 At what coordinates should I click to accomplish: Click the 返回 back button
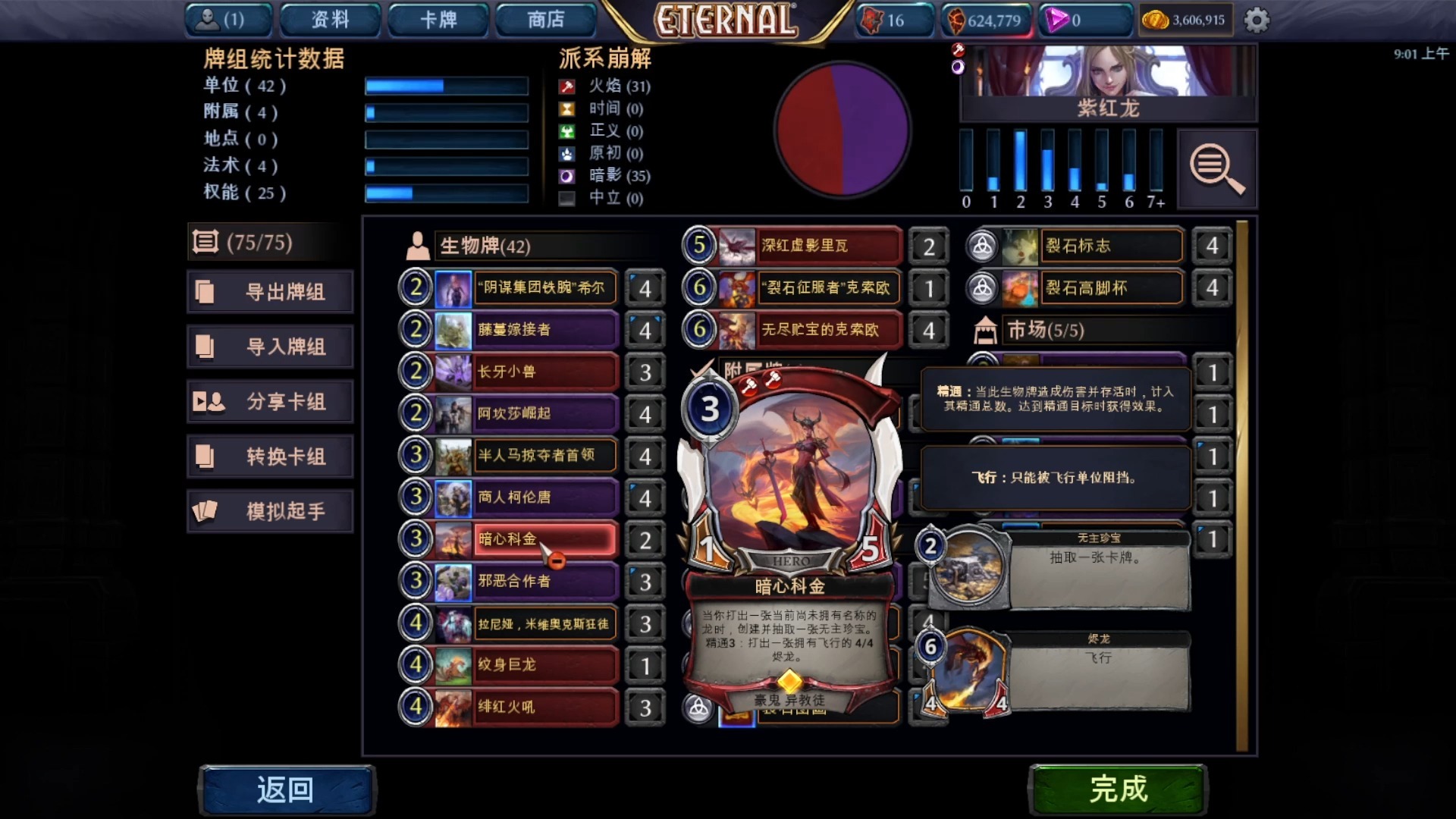[x=286, y=789]
